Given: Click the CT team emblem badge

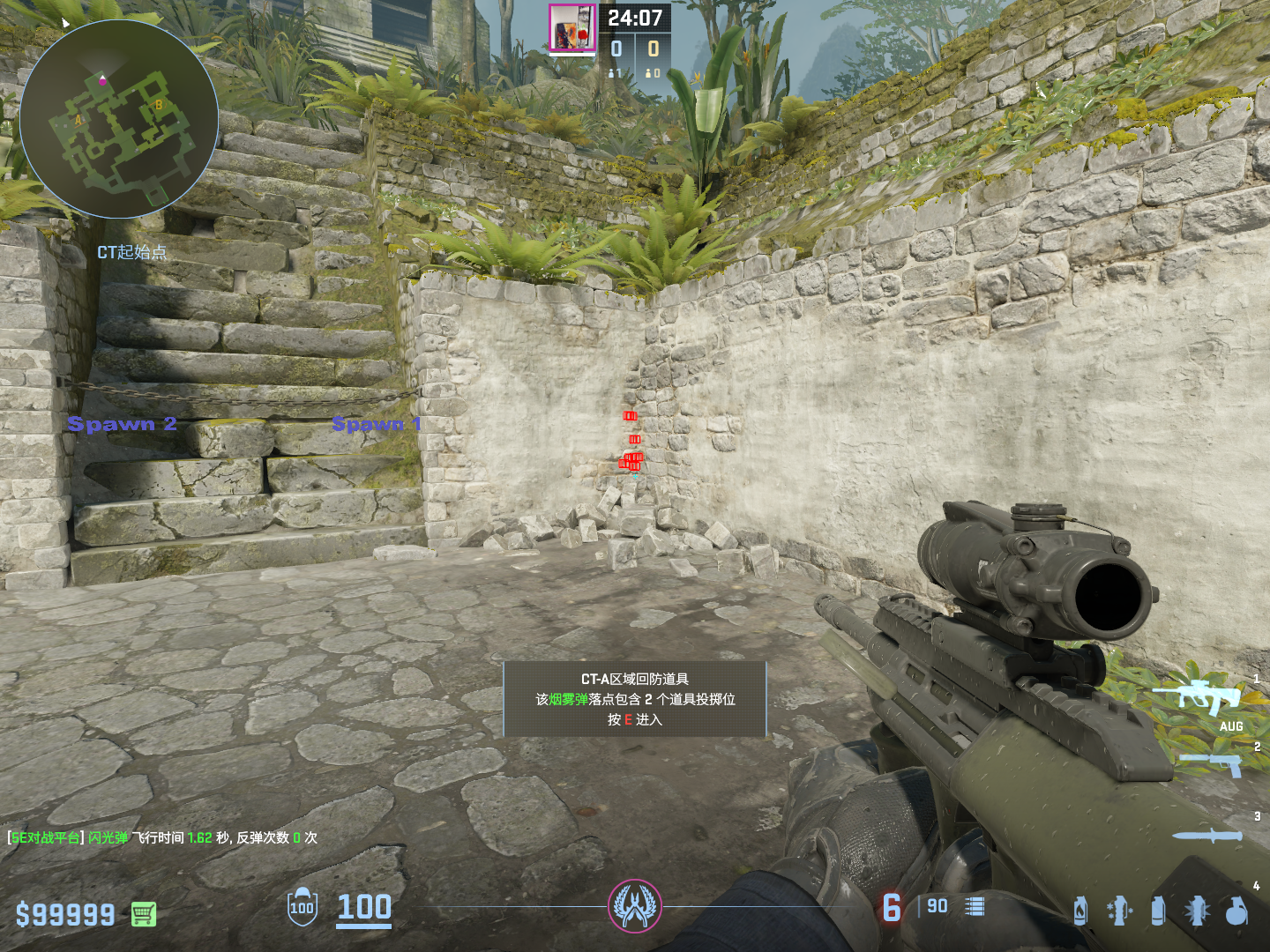Looking at the screenshot, I should tap(634, 906).
